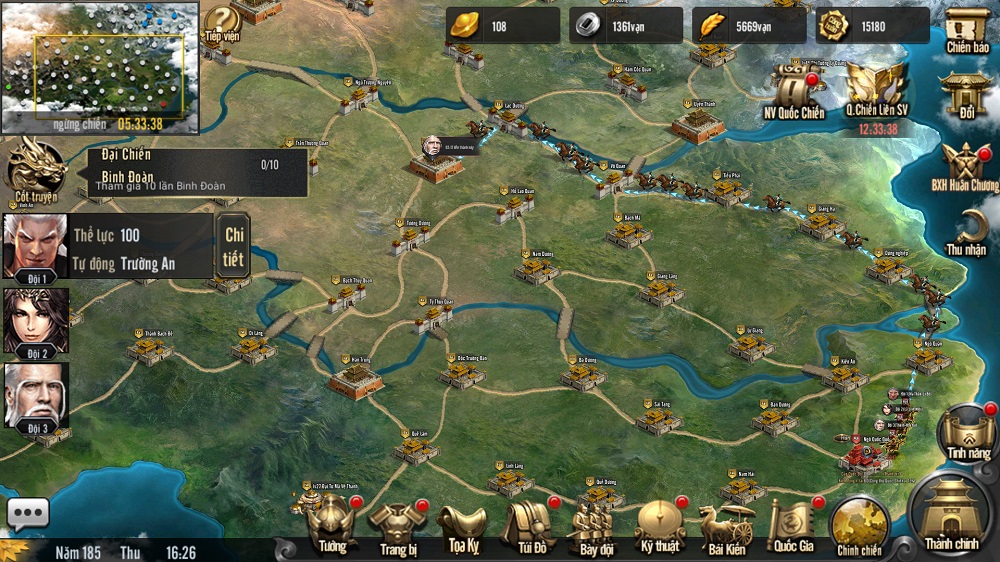1000x562 pixels.
Task: Open the chat speech bubble
Action: 28,513
